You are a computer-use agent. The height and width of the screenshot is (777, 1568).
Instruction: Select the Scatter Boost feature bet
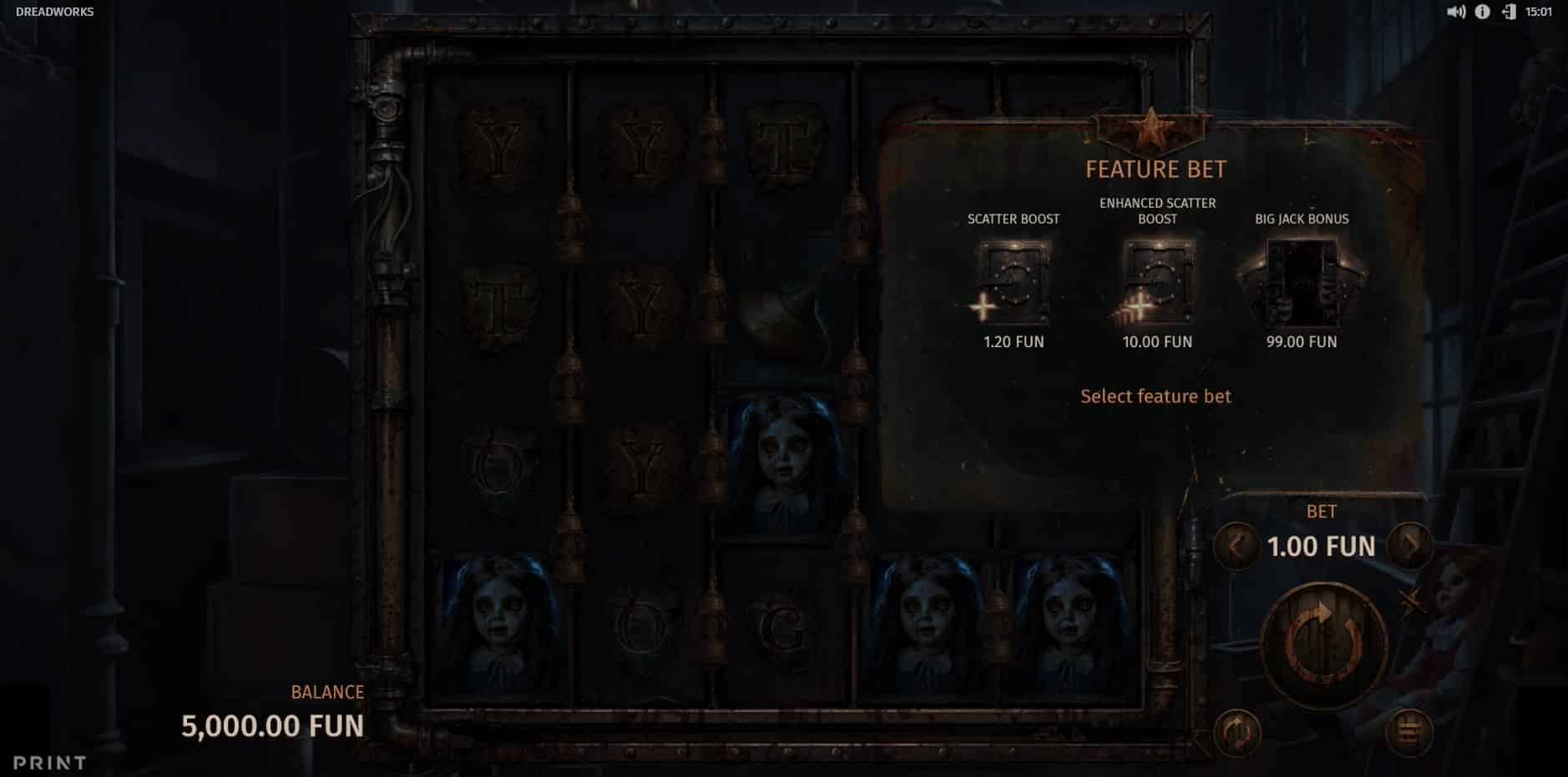pos(1013,283)
